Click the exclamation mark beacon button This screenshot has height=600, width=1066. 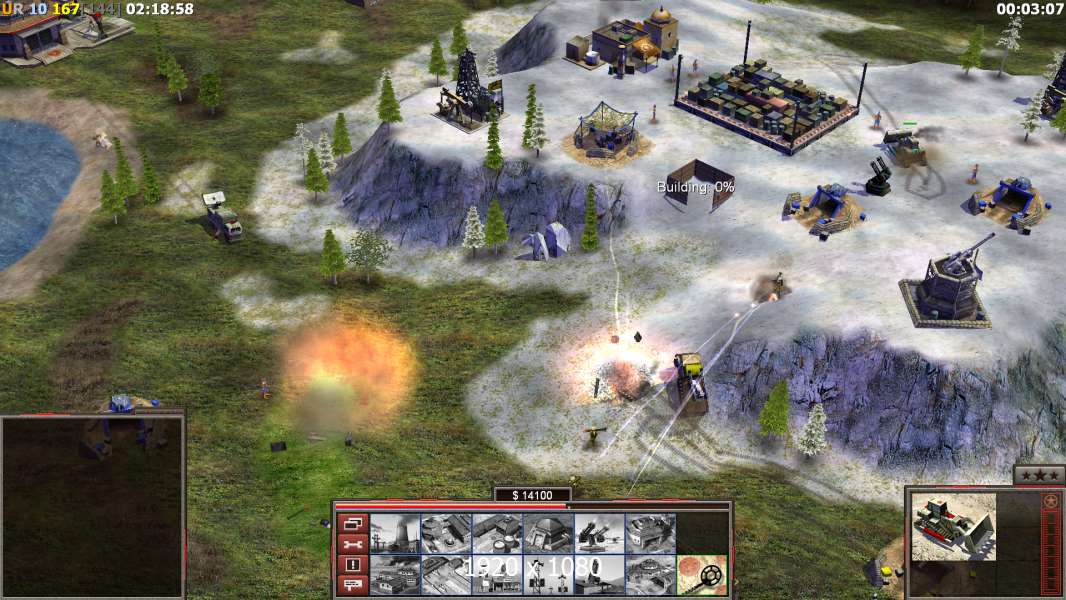point(352,565)
